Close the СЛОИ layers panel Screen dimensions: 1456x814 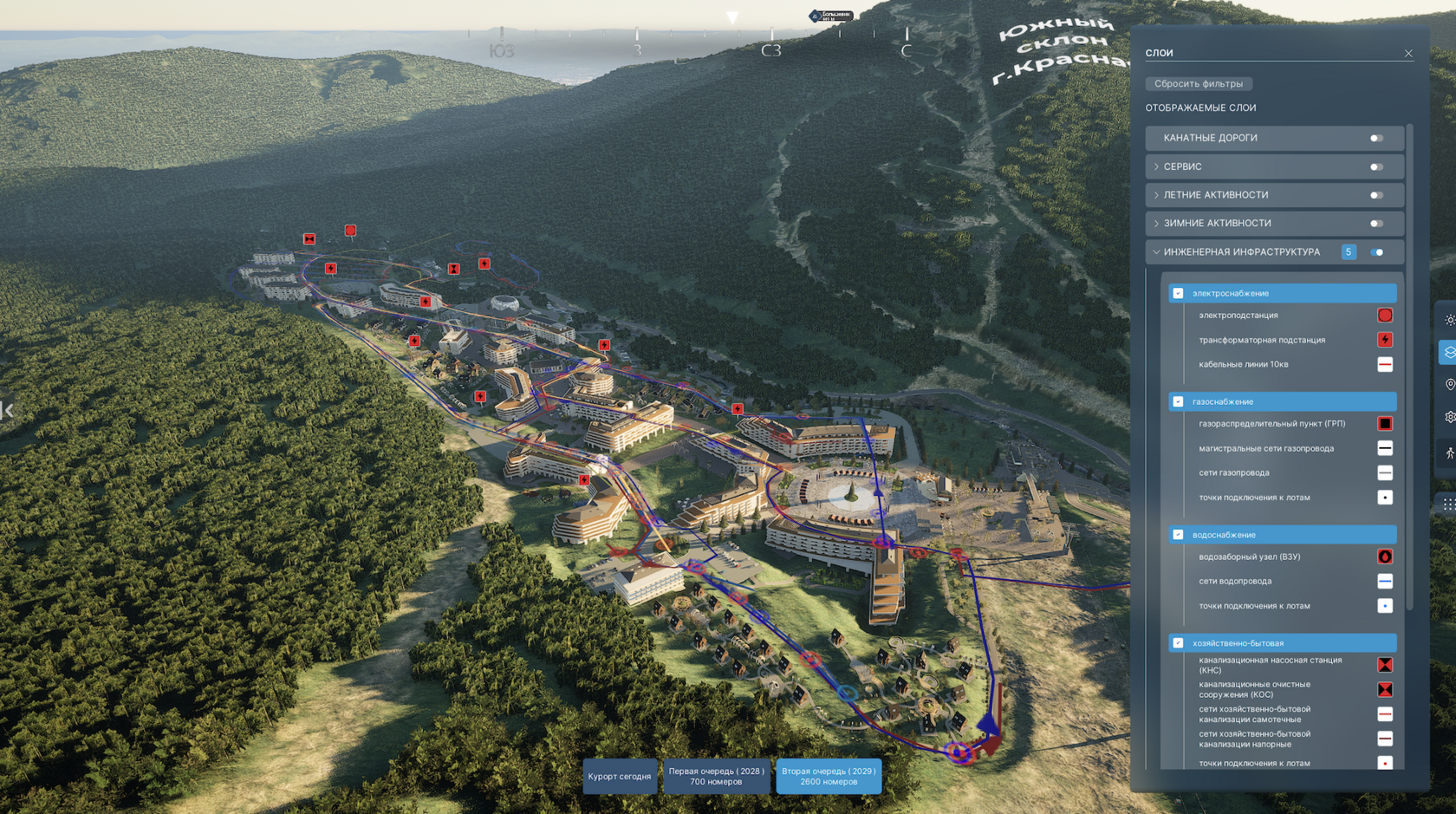pyautogui.click(x=1408, y=54)
